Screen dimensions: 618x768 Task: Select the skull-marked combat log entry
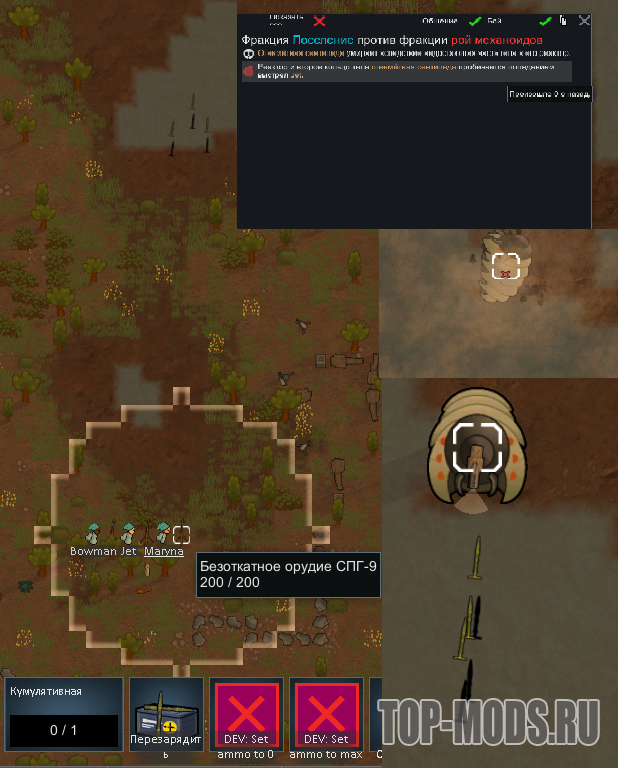point(407,52)
